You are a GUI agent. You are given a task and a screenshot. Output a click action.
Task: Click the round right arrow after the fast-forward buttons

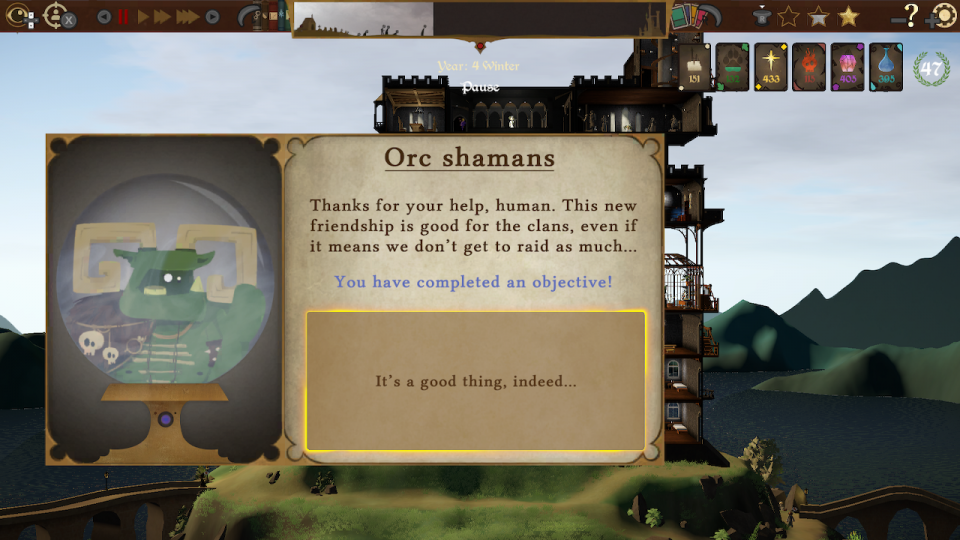[x=212, y=16]
